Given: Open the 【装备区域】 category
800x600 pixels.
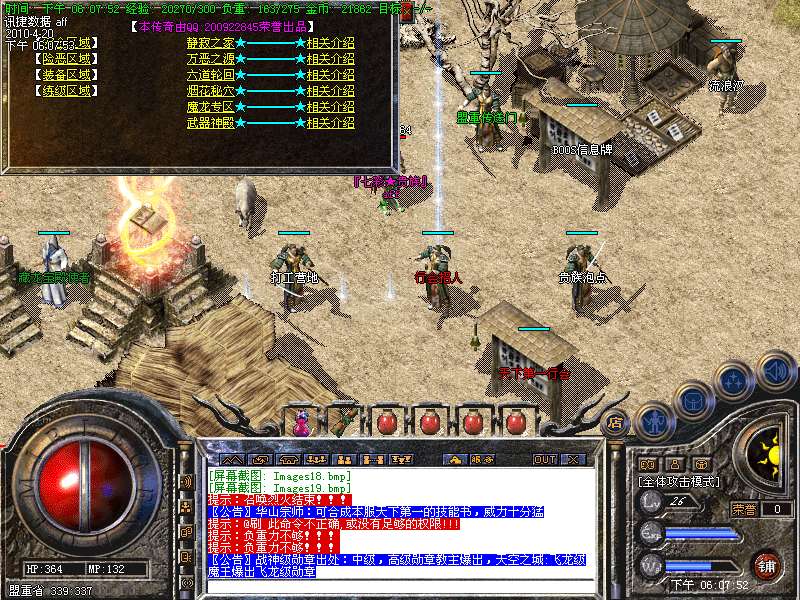Looking at the screenshot, I should (x=66, y=75).
